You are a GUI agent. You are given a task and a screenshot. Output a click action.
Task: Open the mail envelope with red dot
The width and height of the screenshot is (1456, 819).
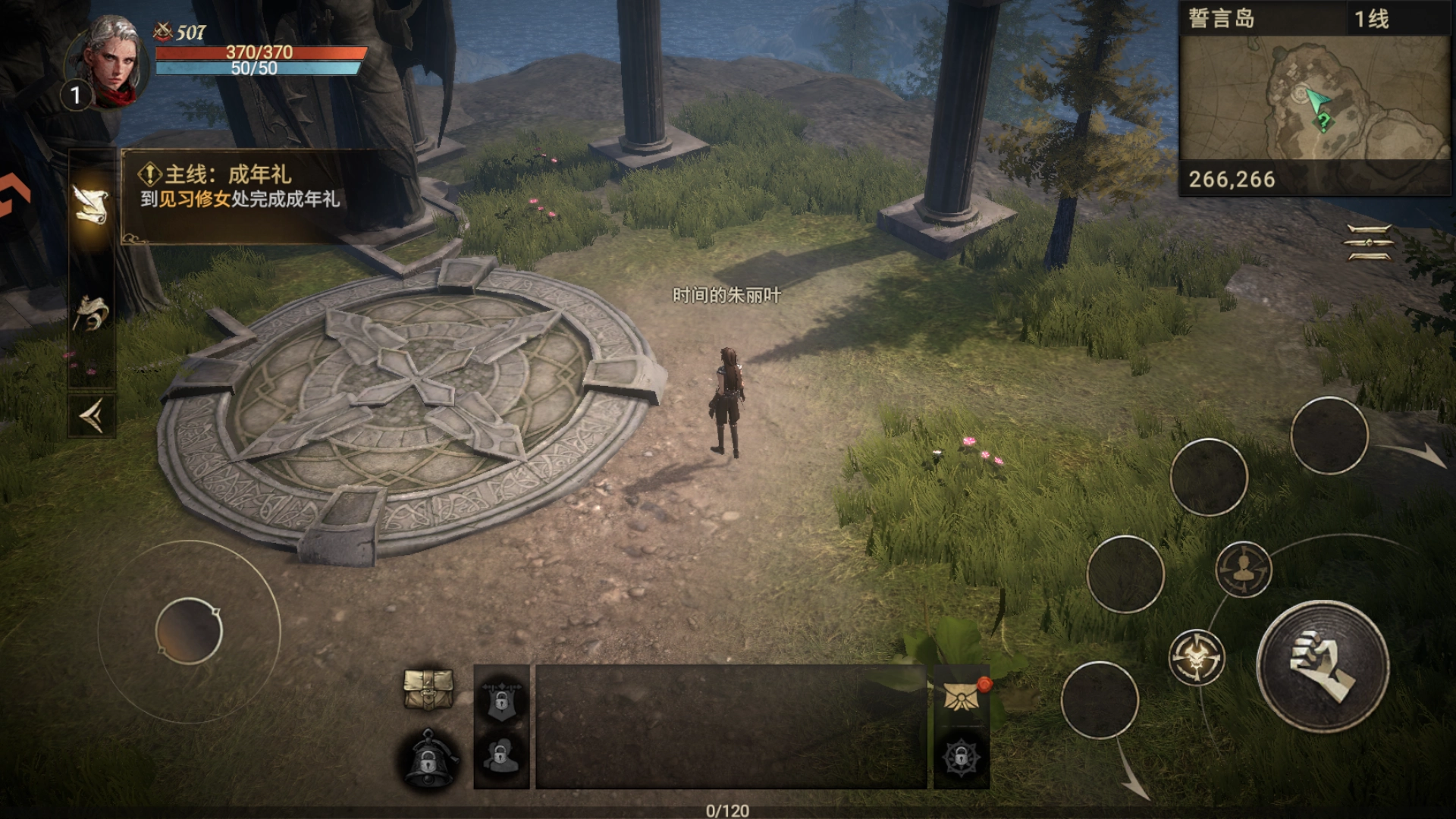click(962, 695)
